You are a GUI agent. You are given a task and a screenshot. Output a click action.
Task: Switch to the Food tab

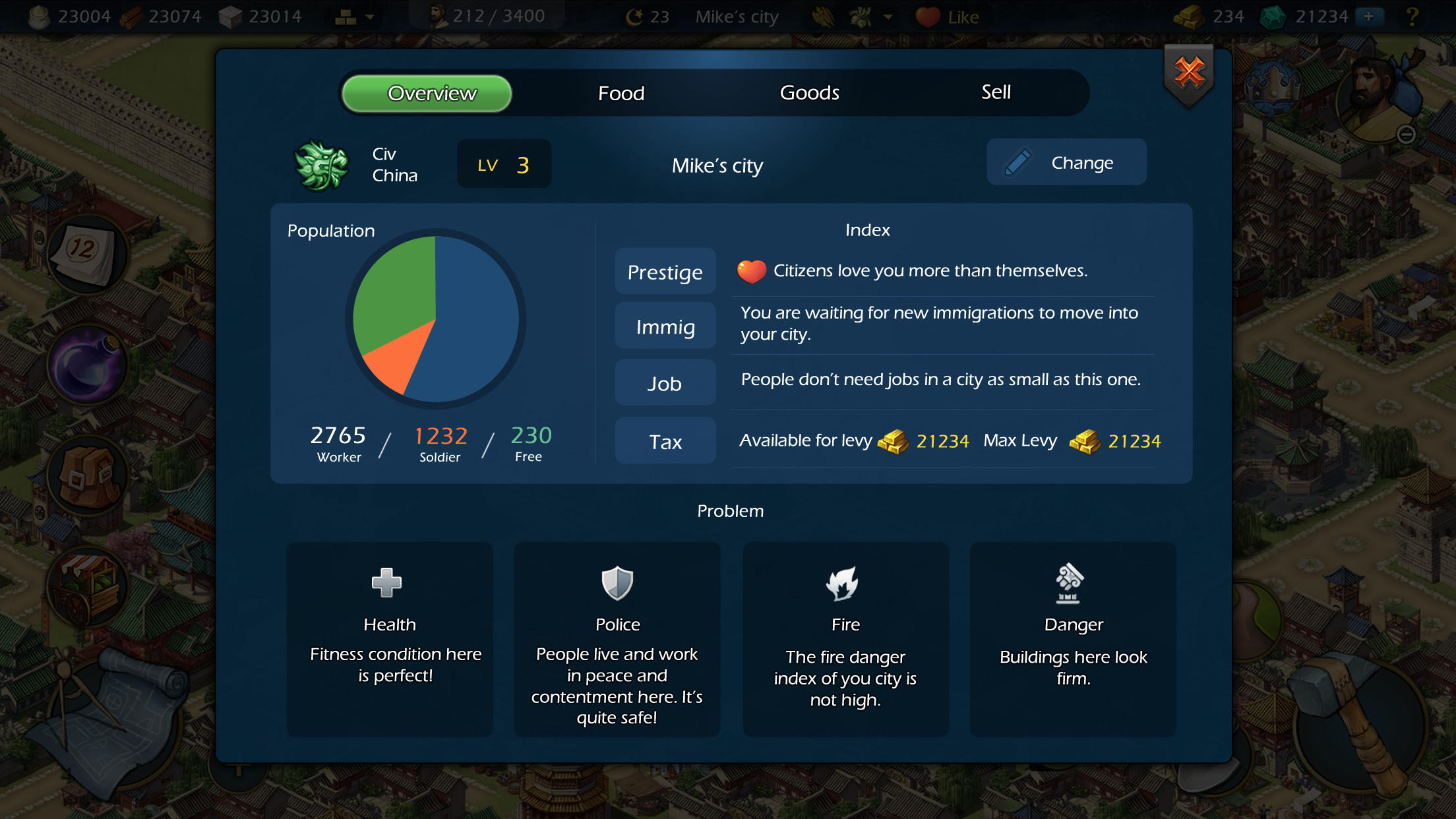(x=621, y=93)
